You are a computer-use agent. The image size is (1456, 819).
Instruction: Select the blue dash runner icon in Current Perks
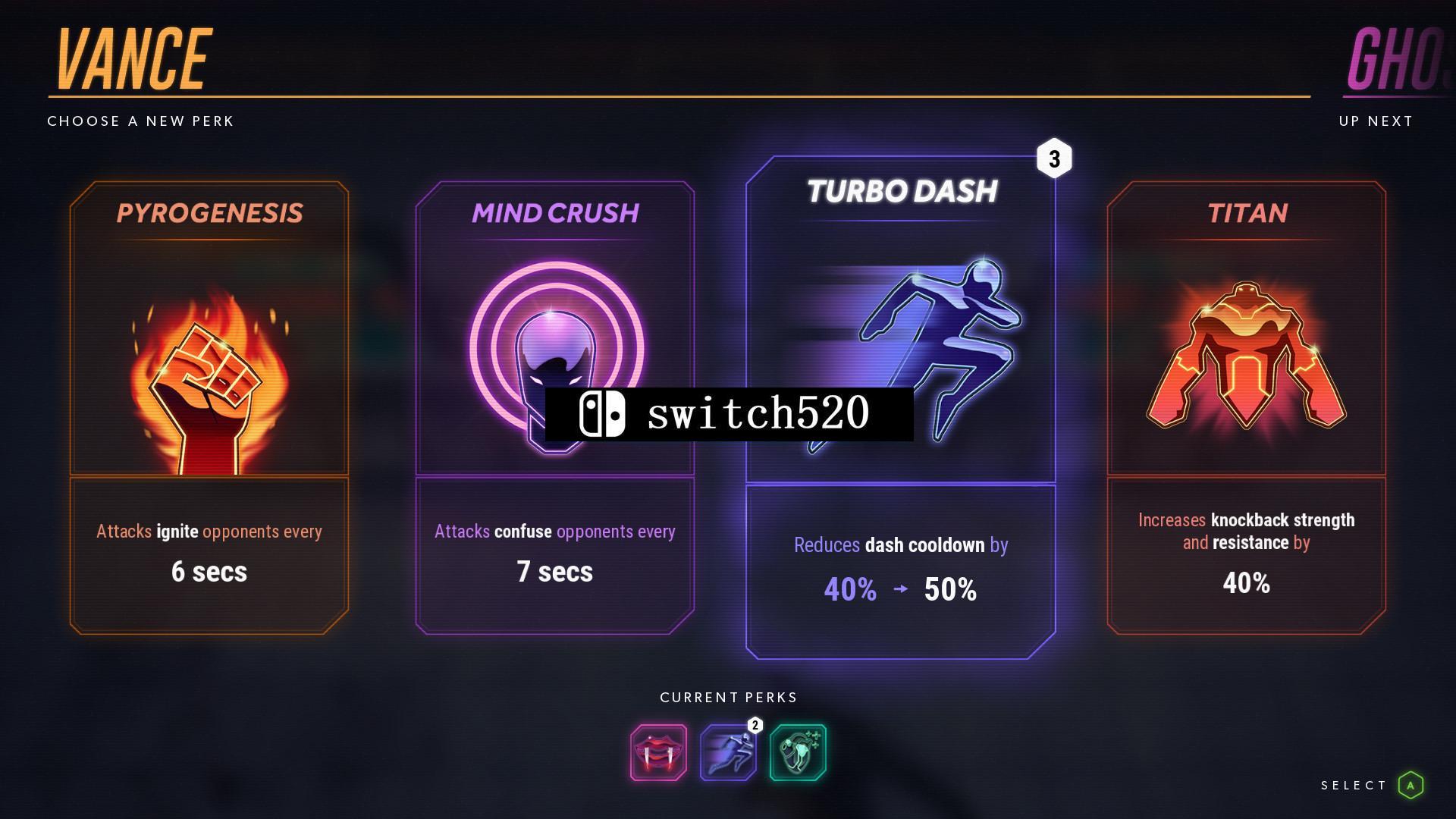tap(728, 753)
